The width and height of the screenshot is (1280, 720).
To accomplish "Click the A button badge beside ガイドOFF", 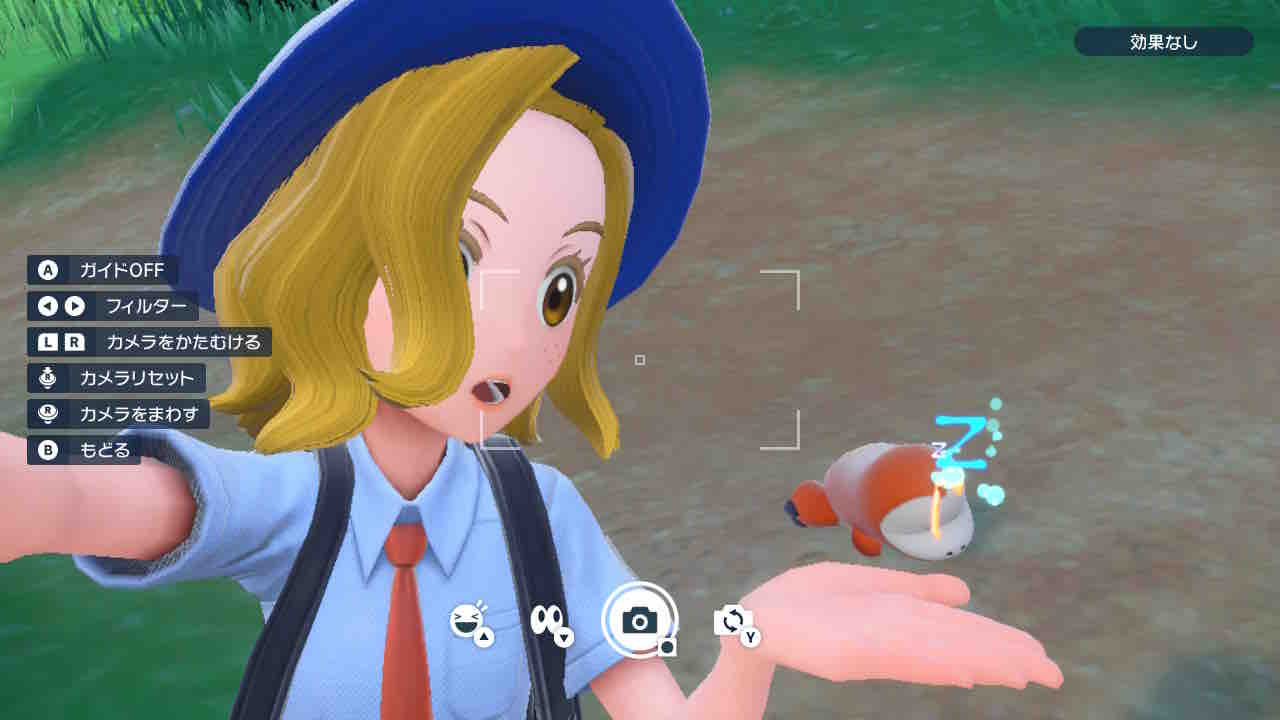I will (45, 270).
